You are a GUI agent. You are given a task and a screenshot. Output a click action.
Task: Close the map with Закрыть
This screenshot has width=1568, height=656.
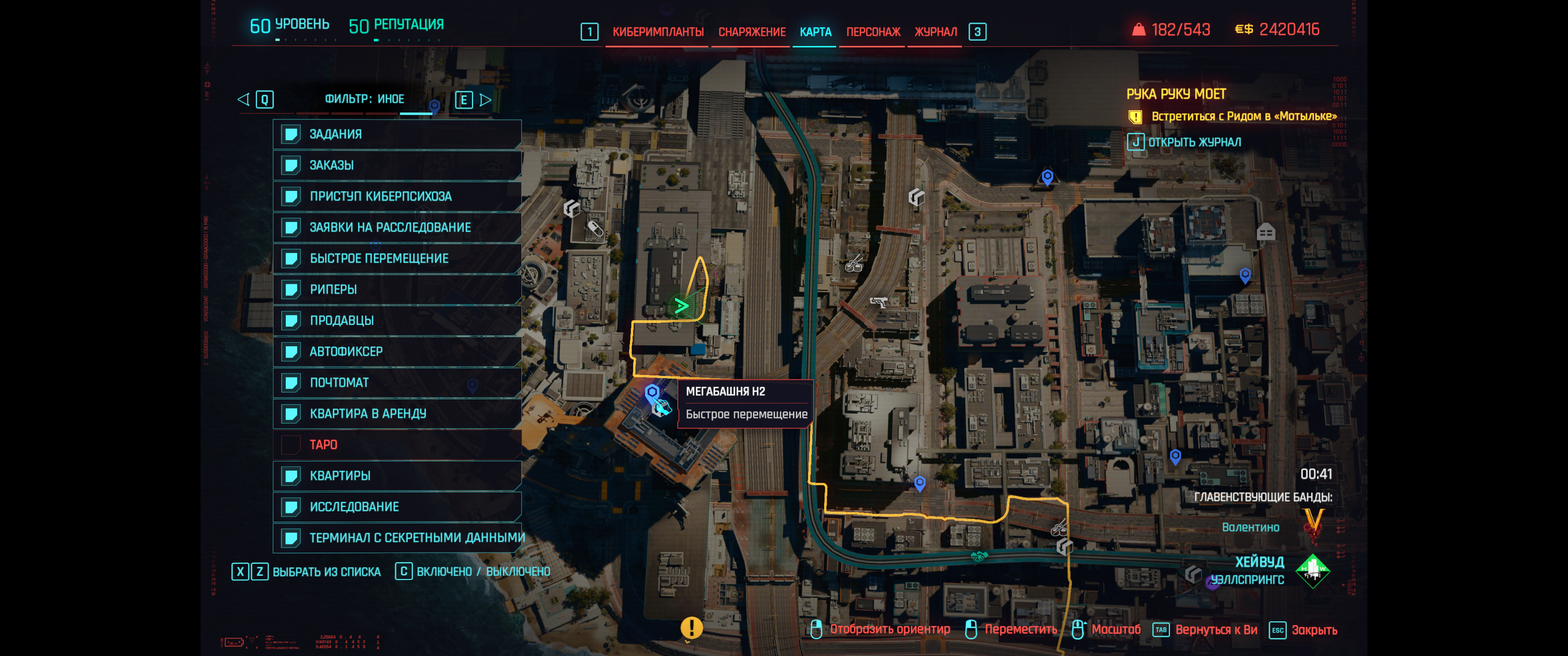point(1314,630)
